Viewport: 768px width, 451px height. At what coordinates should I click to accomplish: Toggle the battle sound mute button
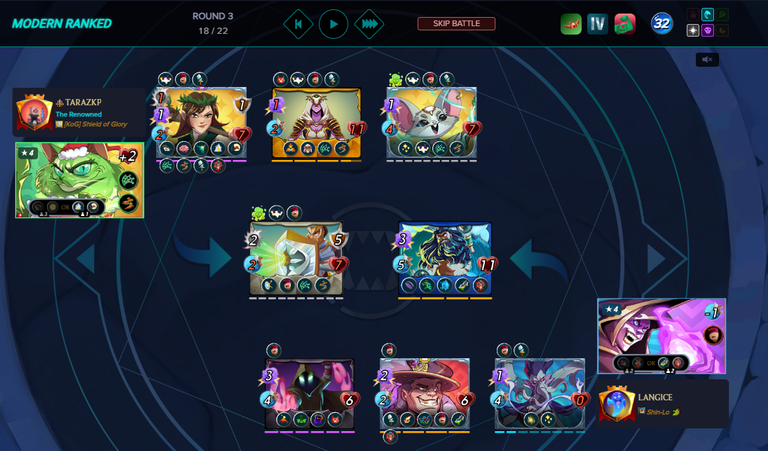click(x=707, y=60)
